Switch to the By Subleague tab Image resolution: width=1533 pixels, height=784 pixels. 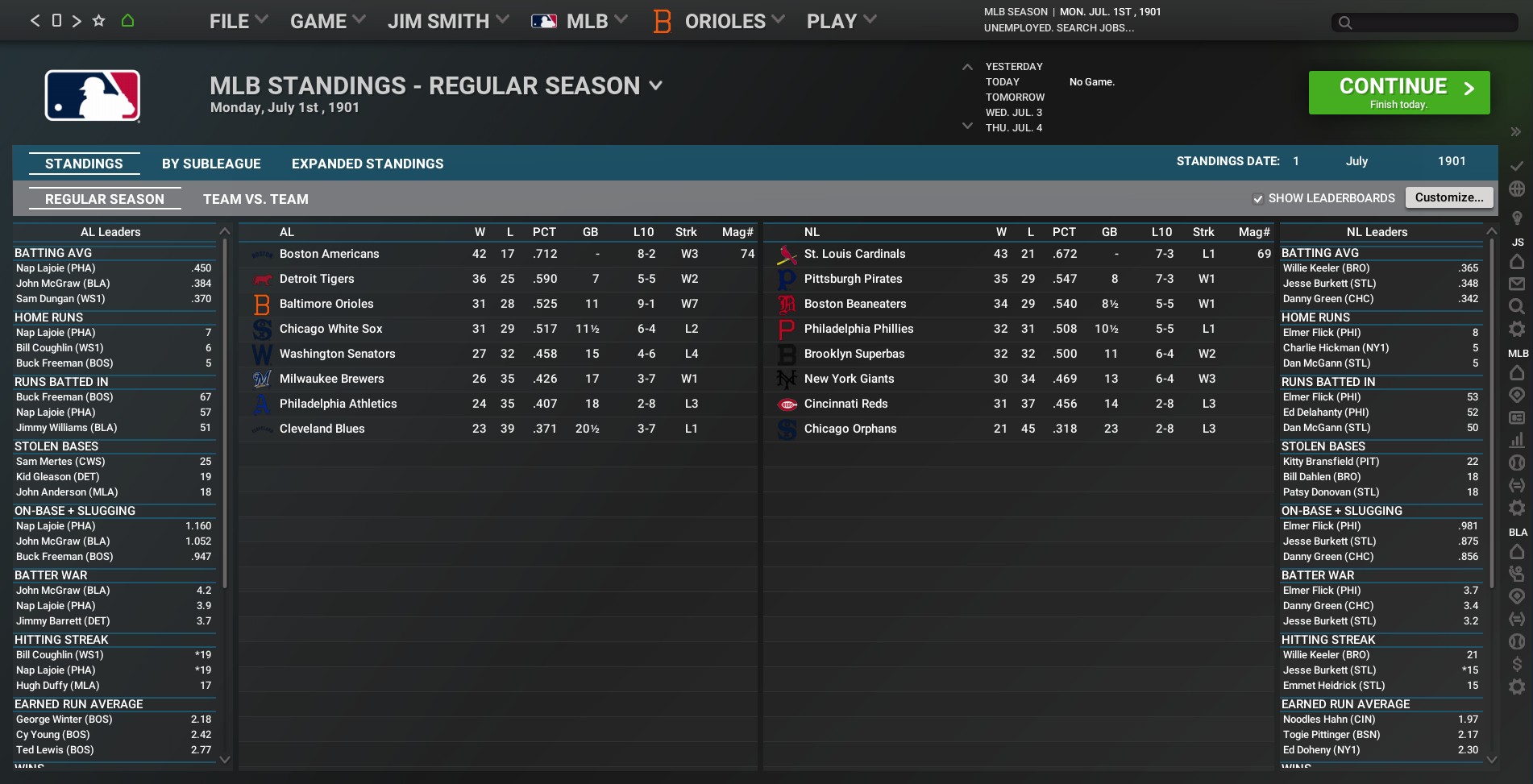[x=211, y=164]
